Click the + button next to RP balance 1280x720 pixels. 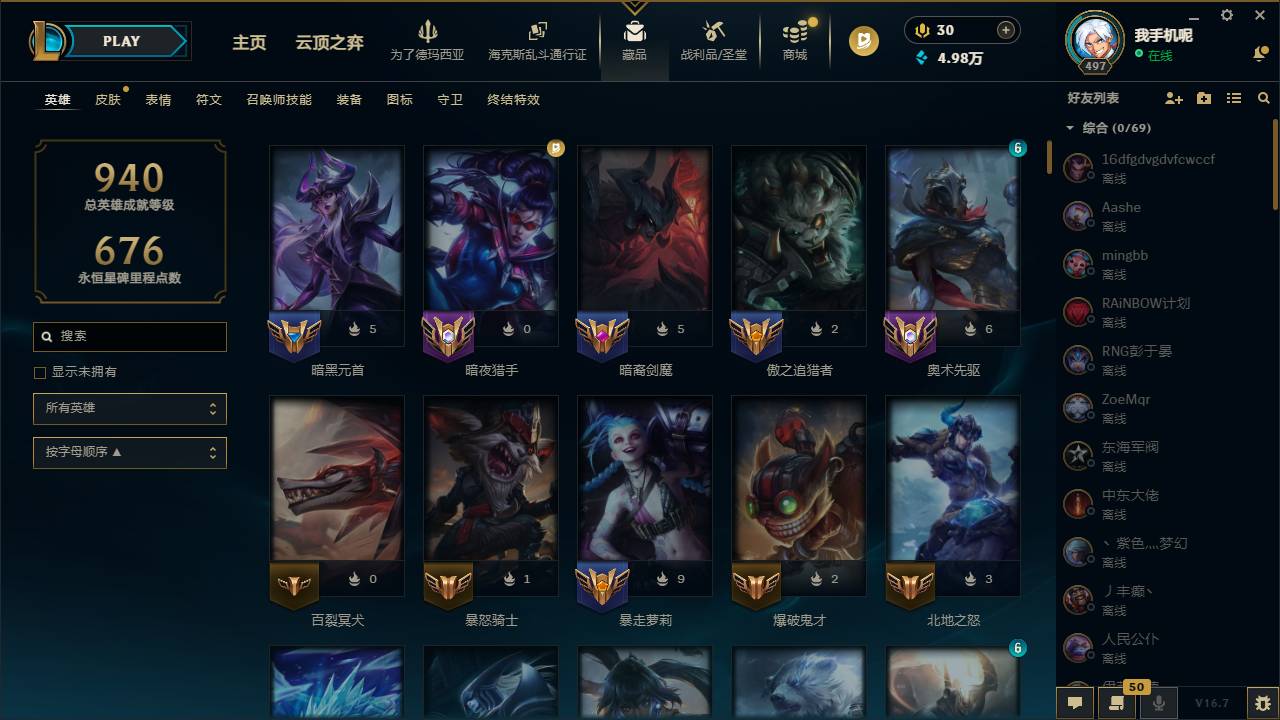[1004, 30]
